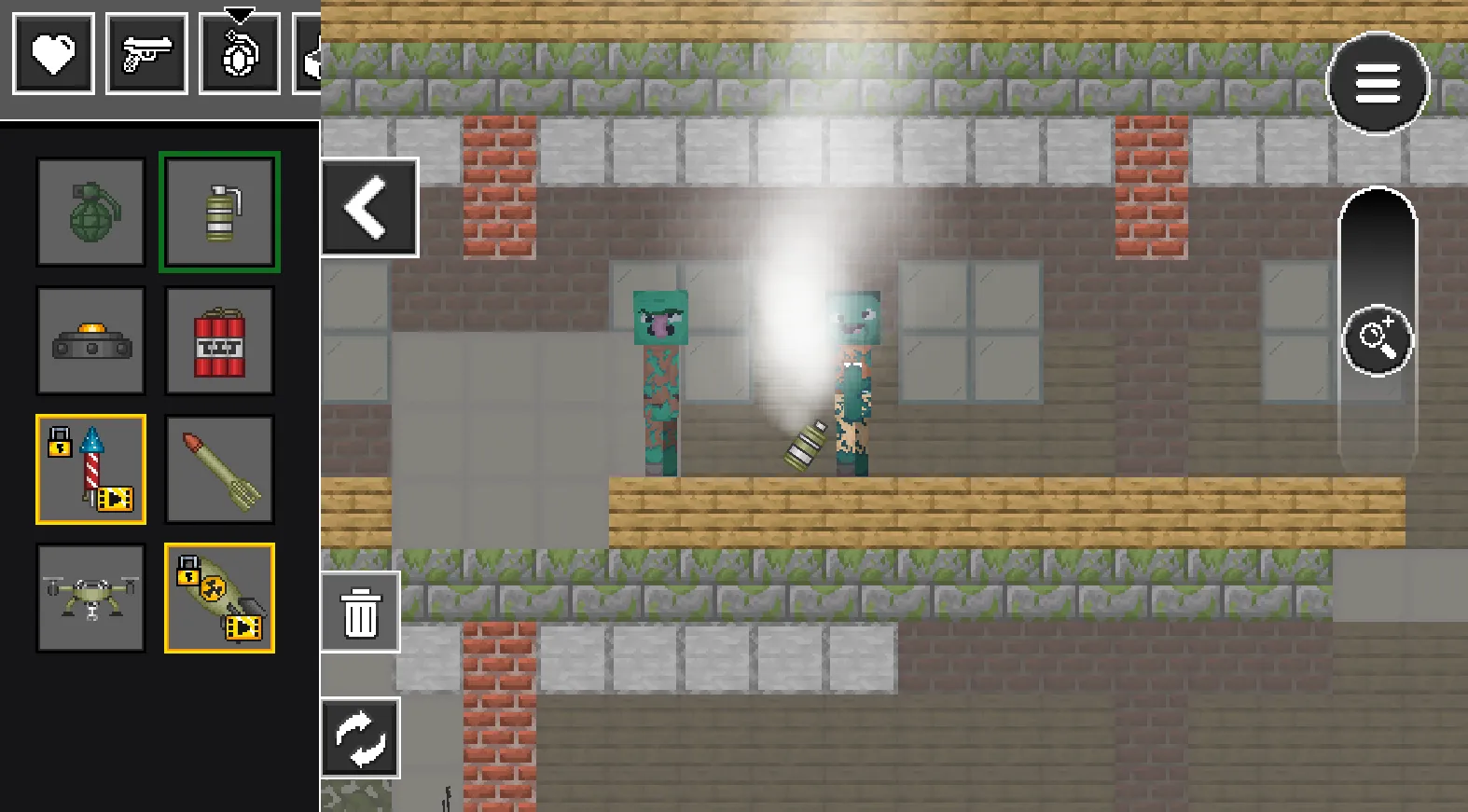This screenshot has height=812, width=1468.
Task: Toggle the green-highlighted smoke grenade selection off
Action: [219, 212]
